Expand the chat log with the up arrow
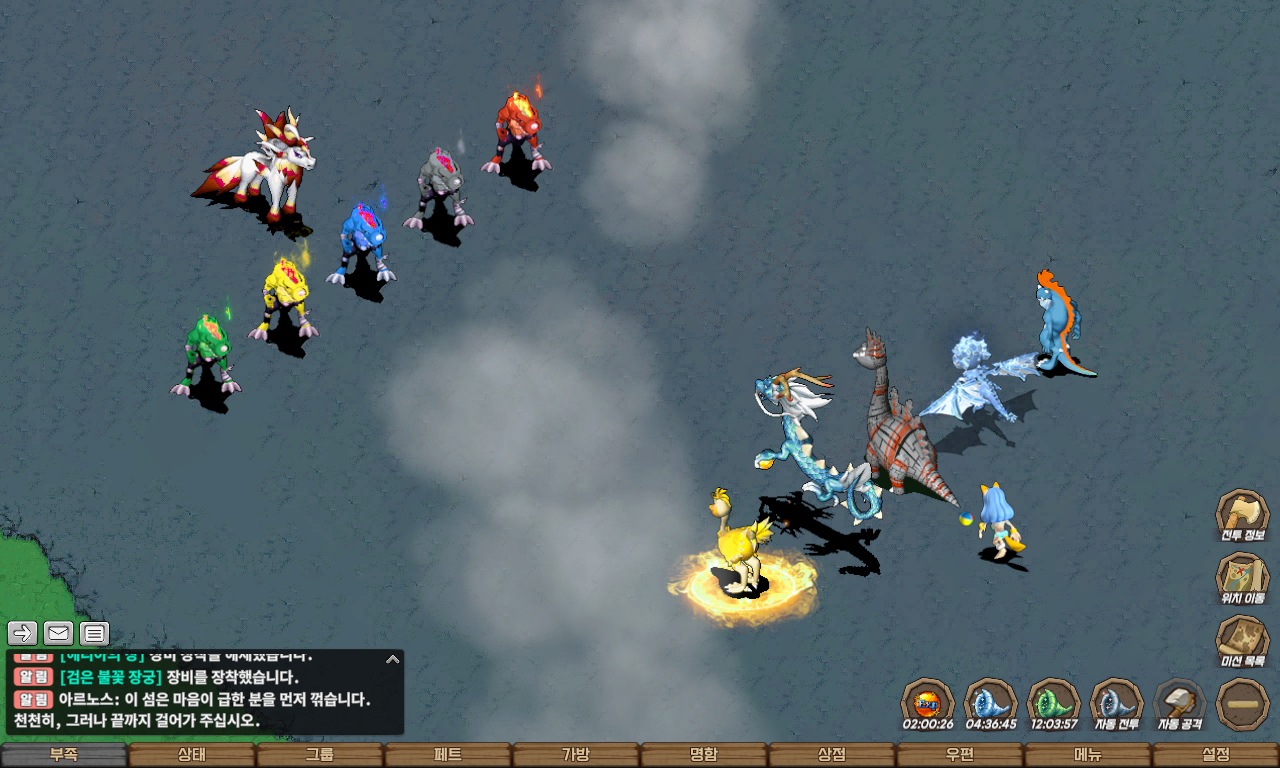 tap(393, 659)
